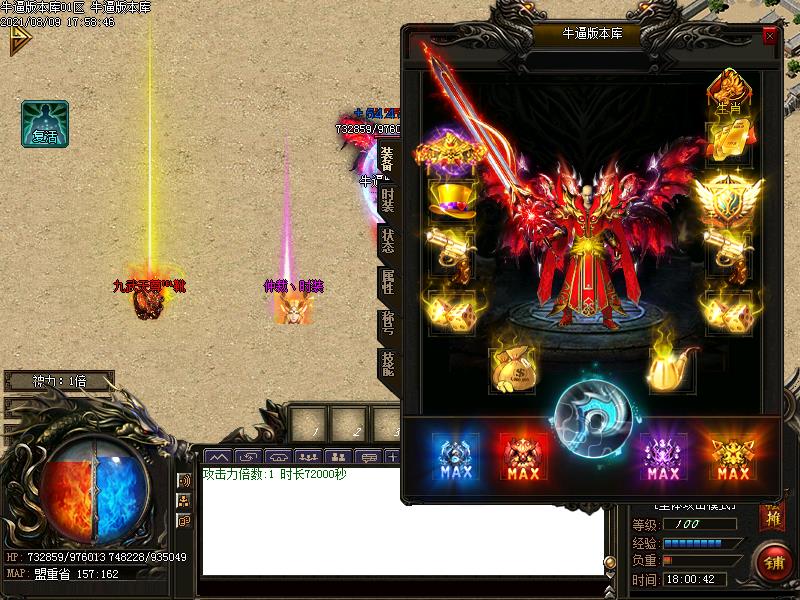The image size is (800, 600).
Task: Open the 状态 status tab
Action: [388, 243]
